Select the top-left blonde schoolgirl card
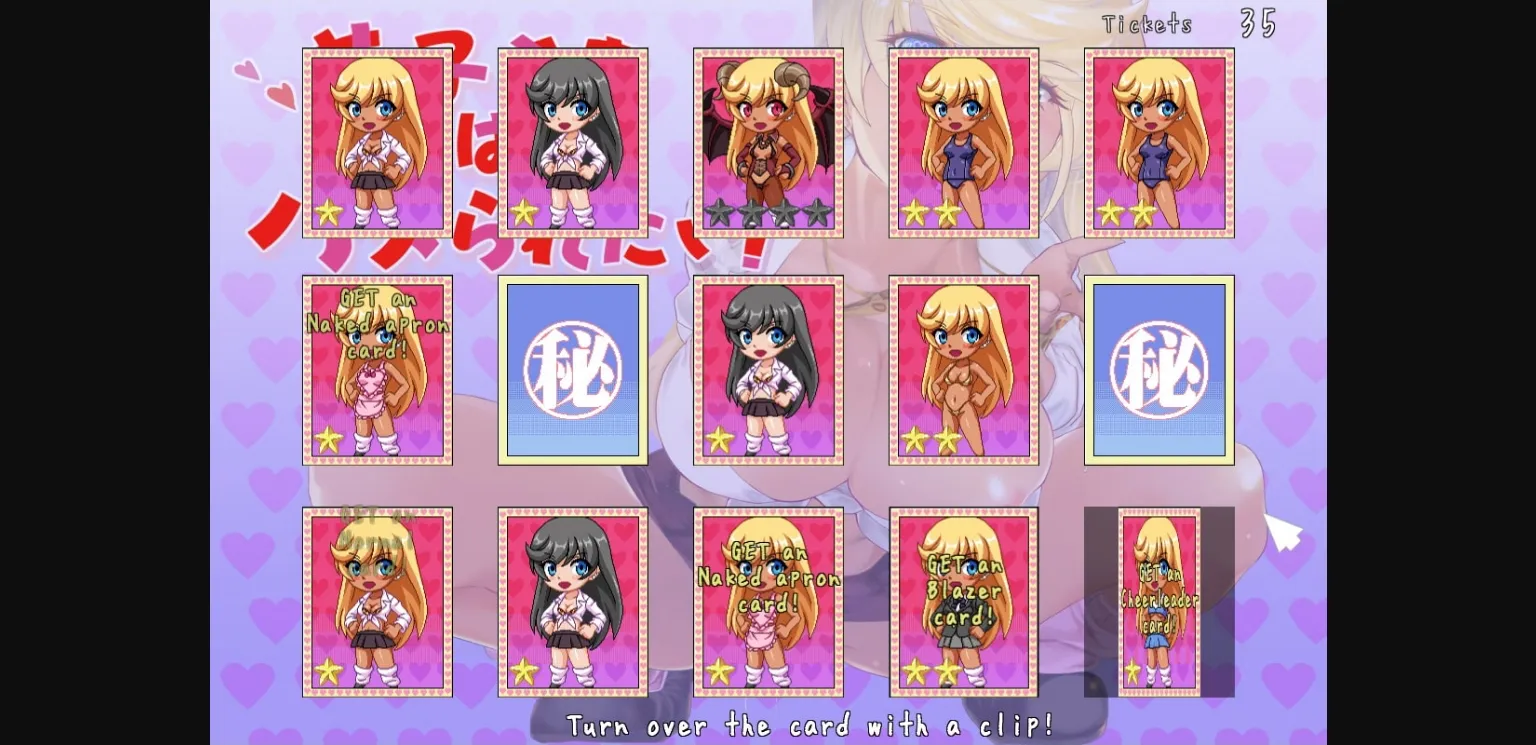 click(376, 140)
